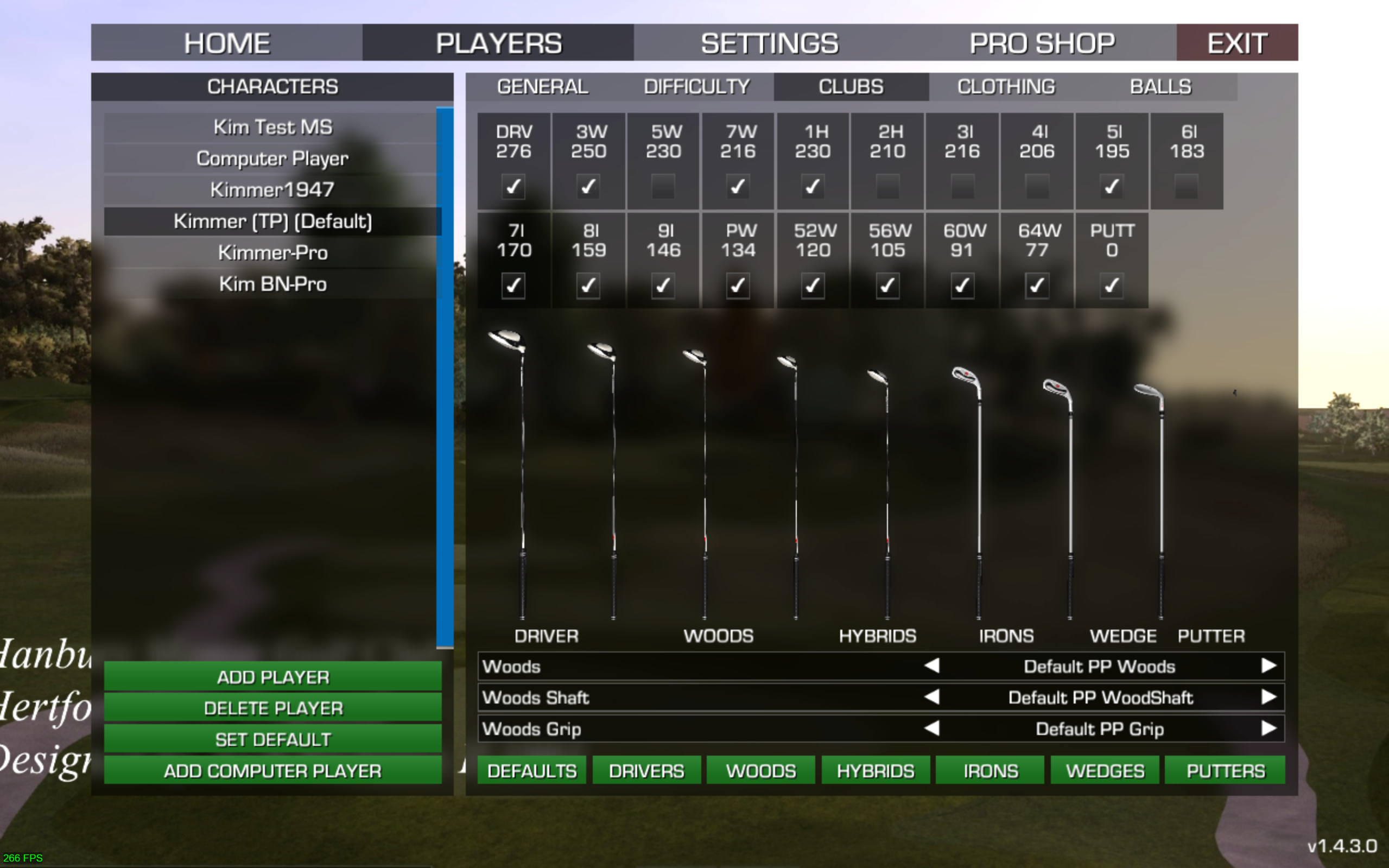Enable the 6I iron checkbox

point(1187,187)
